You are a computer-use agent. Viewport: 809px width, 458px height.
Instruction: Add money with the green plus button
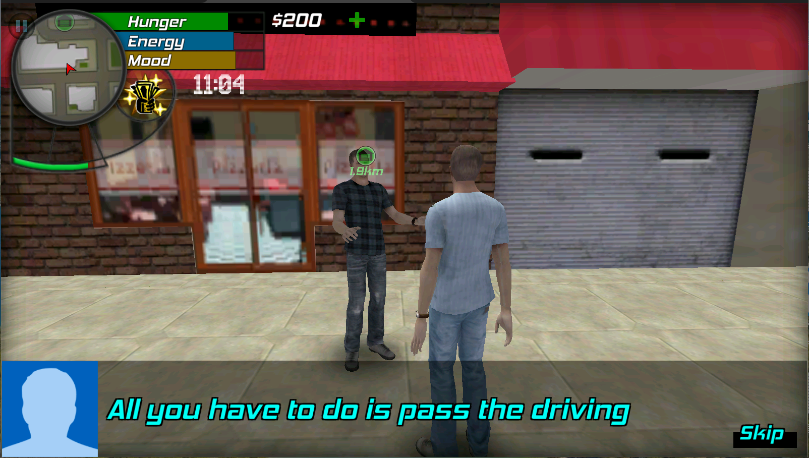(x=357, y=20)
